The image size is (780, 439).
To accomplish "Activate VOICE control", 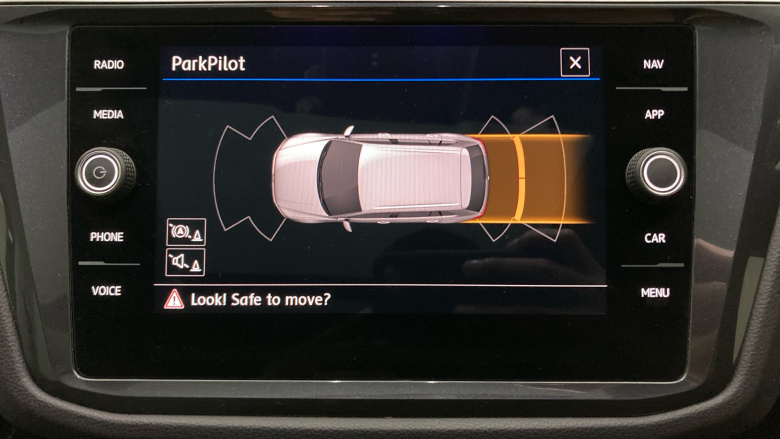I will click(107, 291).
